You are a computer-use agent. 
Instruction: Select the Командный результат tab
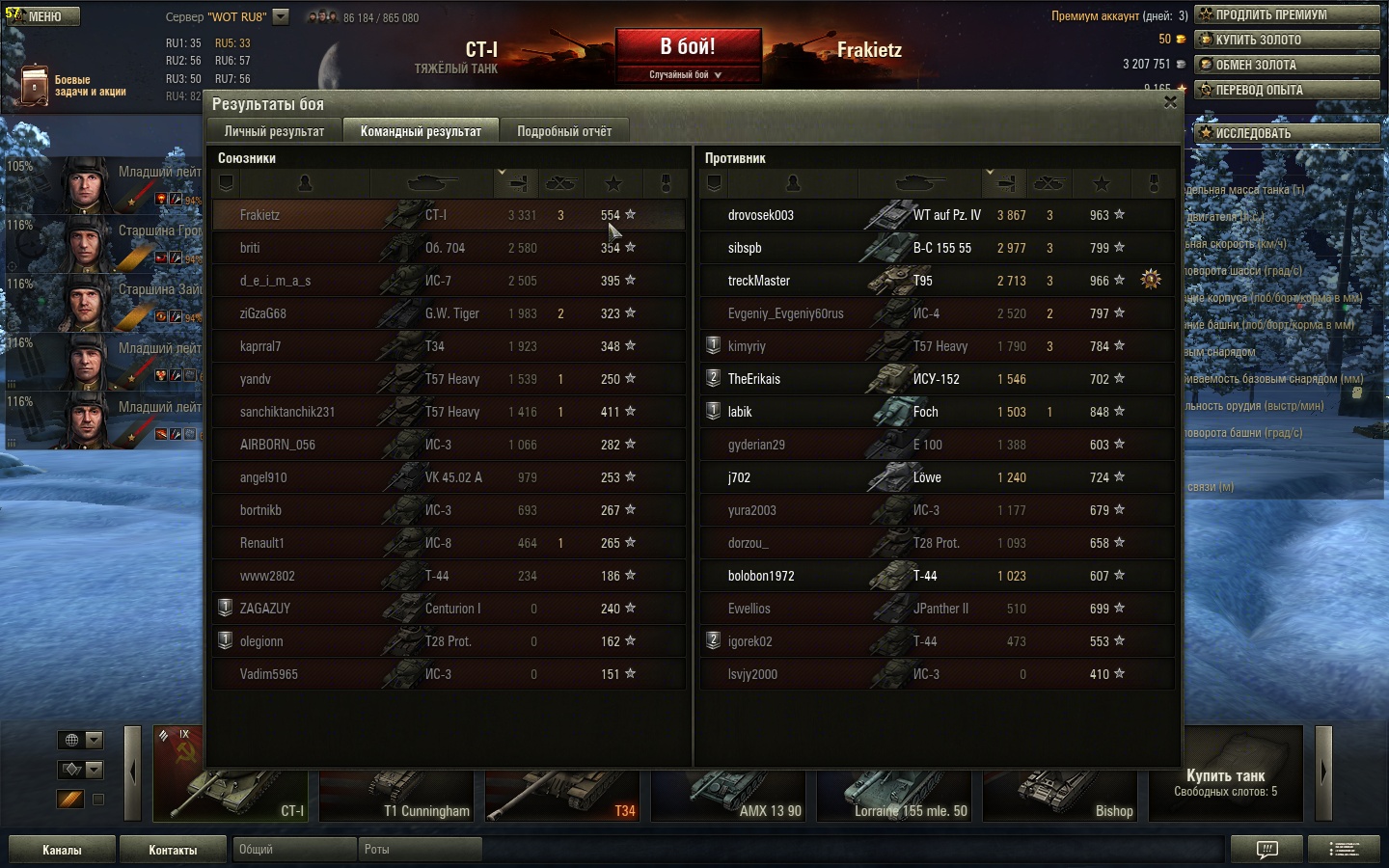421,131
